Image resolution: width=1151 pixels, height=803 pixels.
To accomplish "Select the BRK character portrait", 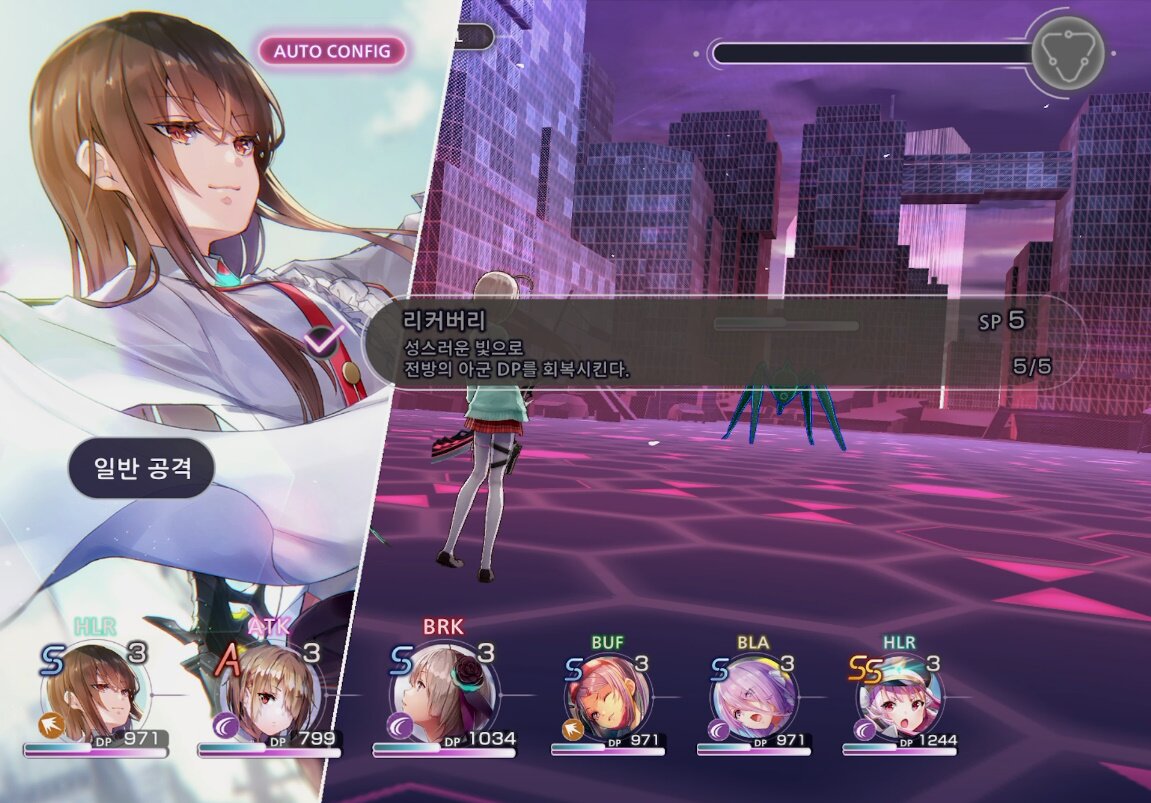I will [445, 695].
